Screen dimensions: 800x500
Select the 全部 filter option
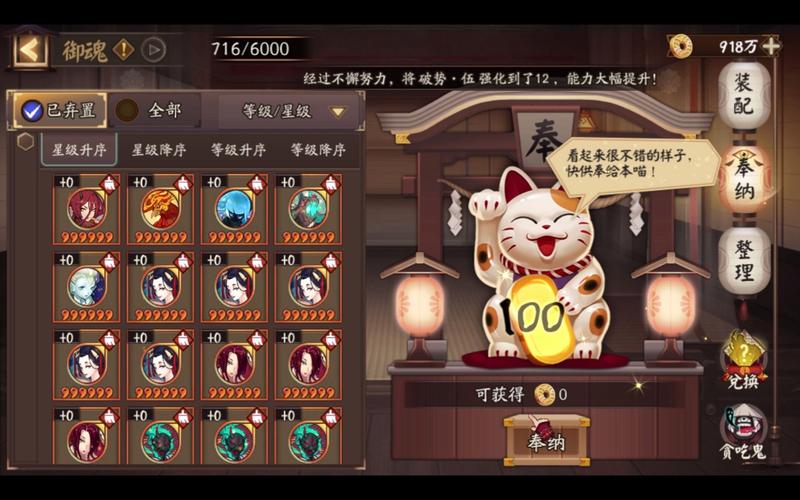click(157, 110)
